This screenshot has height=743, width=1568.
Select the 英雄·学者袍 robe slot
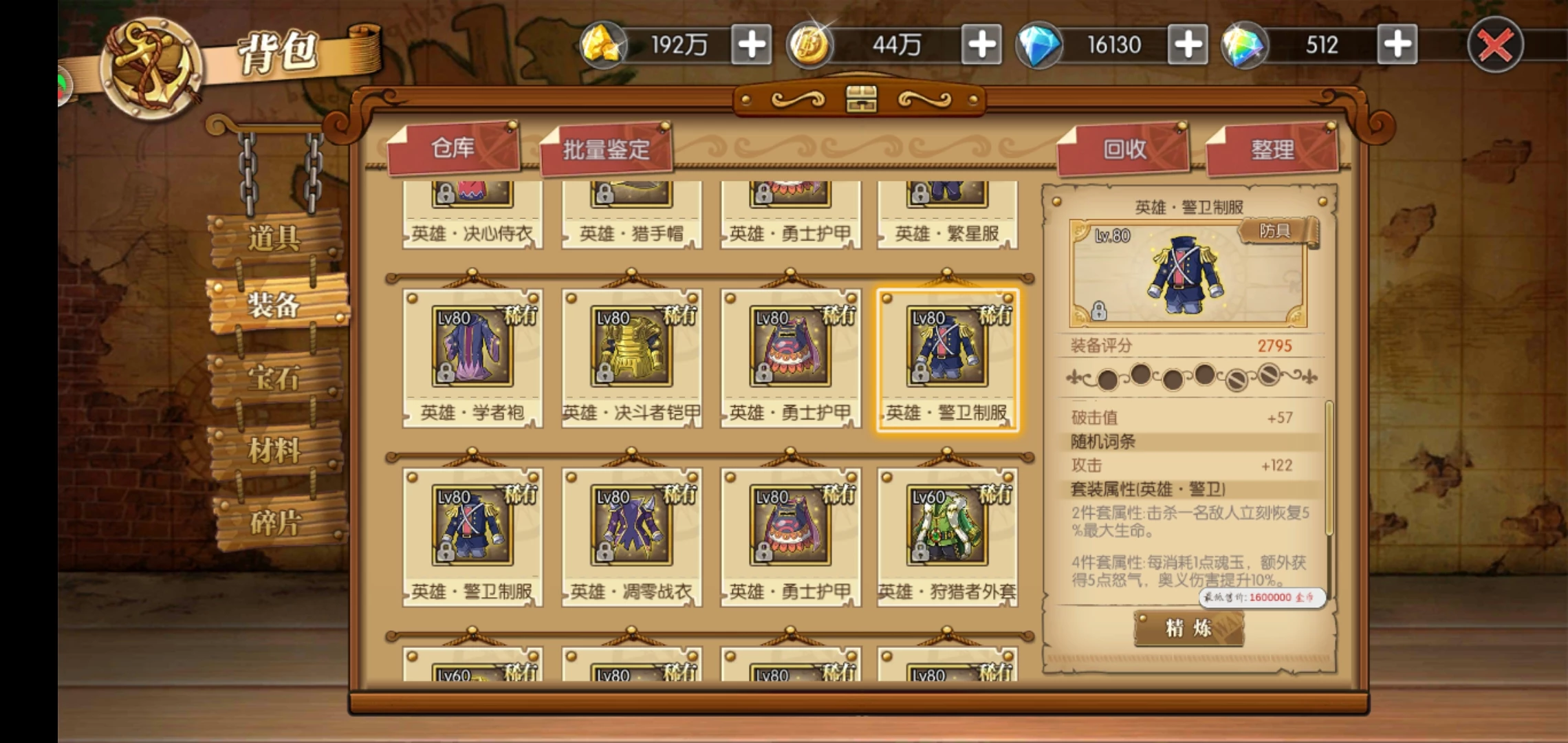(472, 358)
